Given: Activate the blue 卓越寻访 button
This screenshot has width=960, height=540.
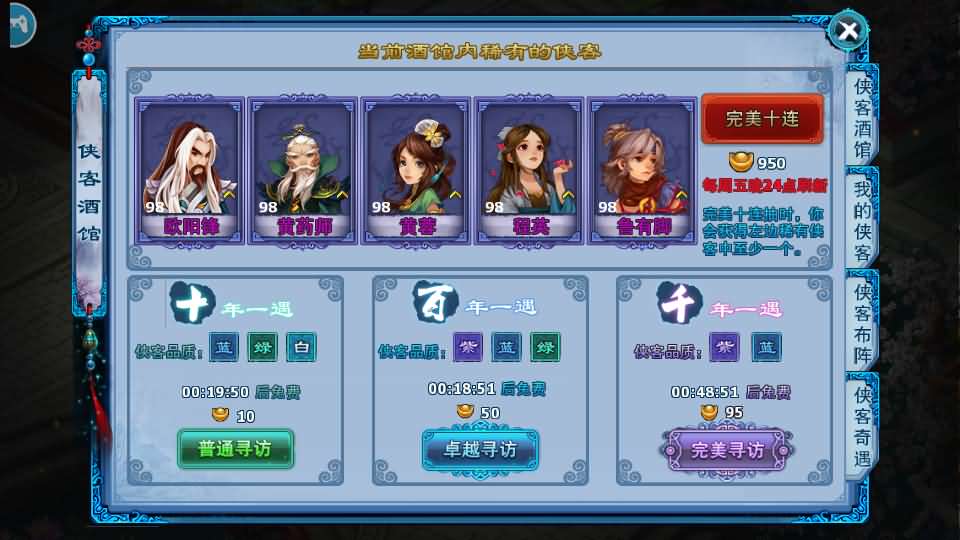Looking at the screenshot, I should (480, 450).
